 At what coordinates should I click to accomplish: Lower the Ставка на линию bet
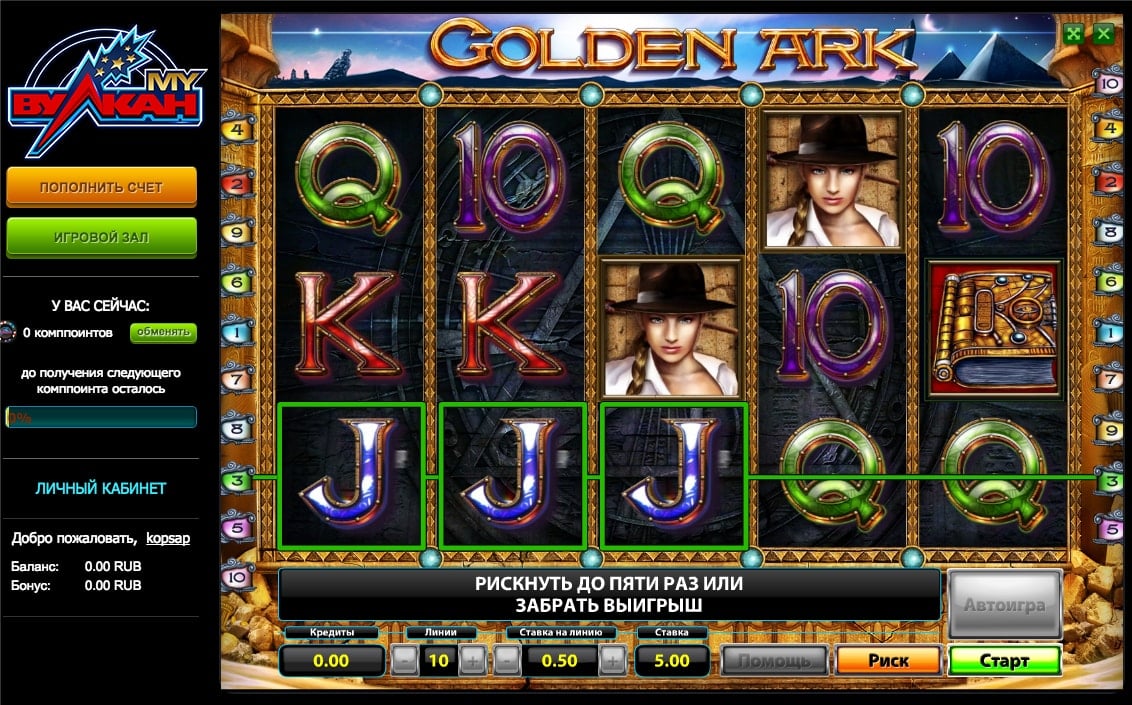(x=509, y=661)
